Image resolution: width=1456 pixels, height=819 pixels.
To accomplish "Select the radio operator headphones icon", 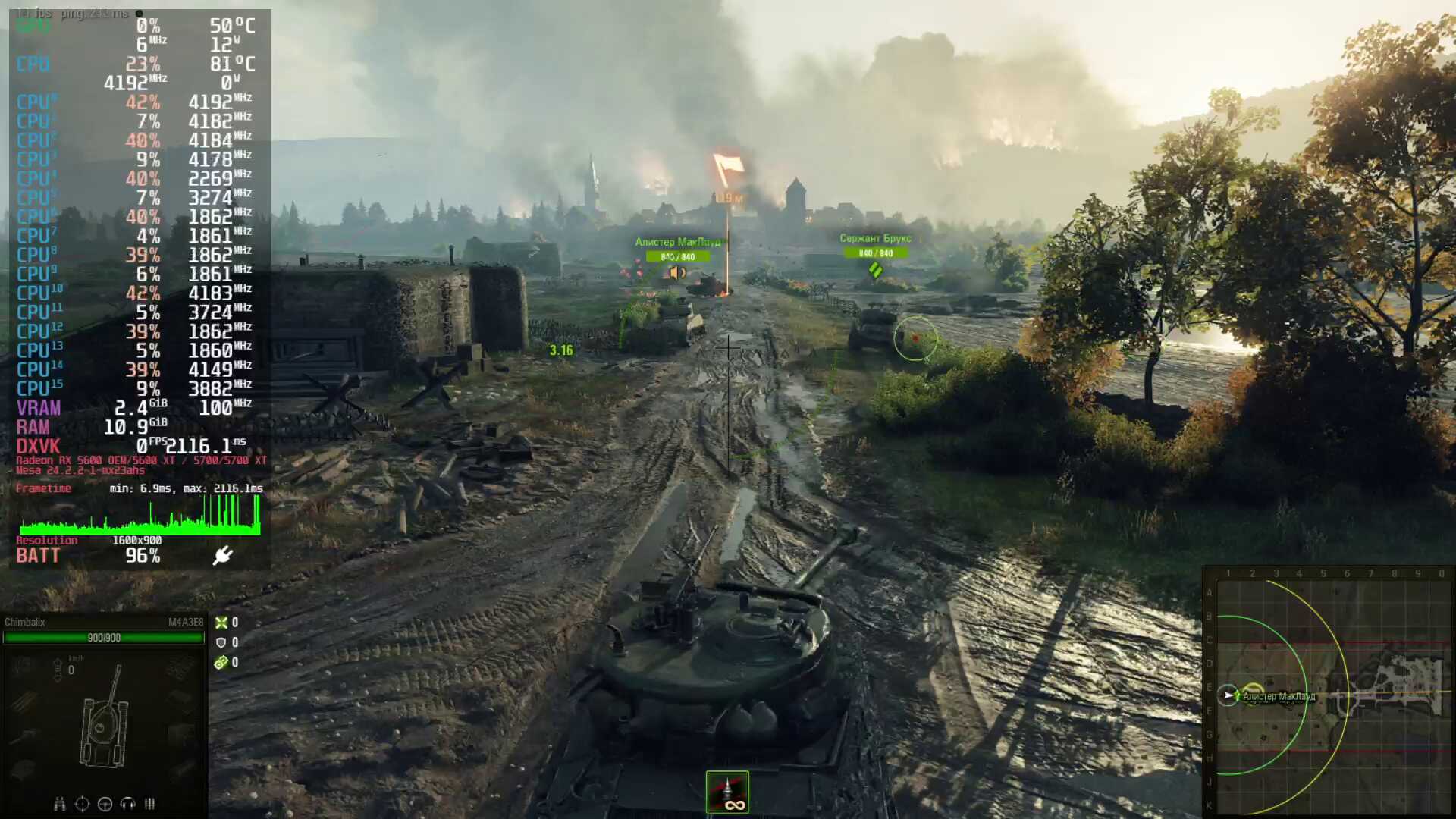I will [127, 804].
